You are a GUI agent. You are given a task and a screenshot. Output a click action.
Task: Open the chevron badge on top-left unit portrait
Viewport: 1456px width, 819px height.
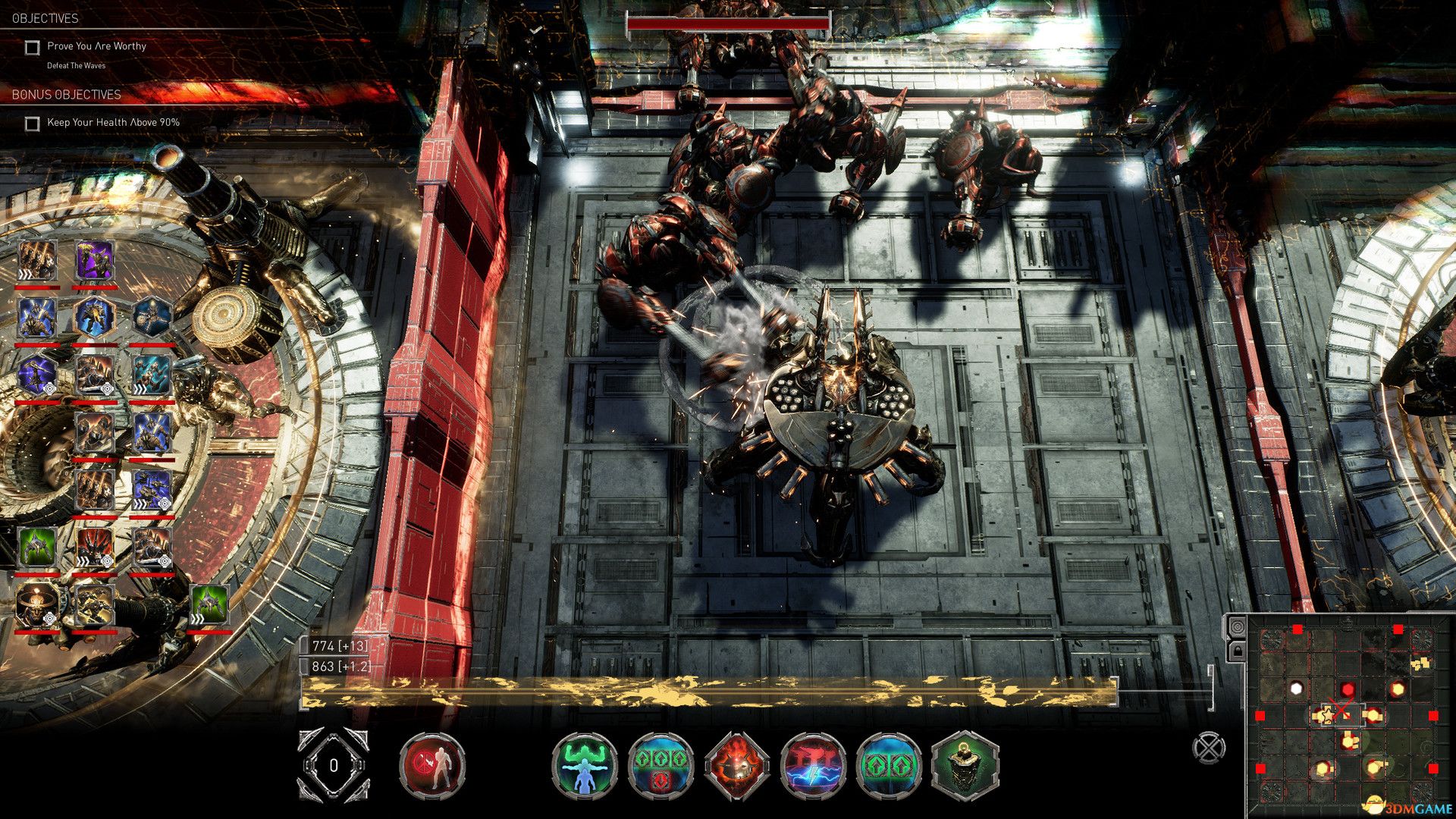(x=25, y=274)
